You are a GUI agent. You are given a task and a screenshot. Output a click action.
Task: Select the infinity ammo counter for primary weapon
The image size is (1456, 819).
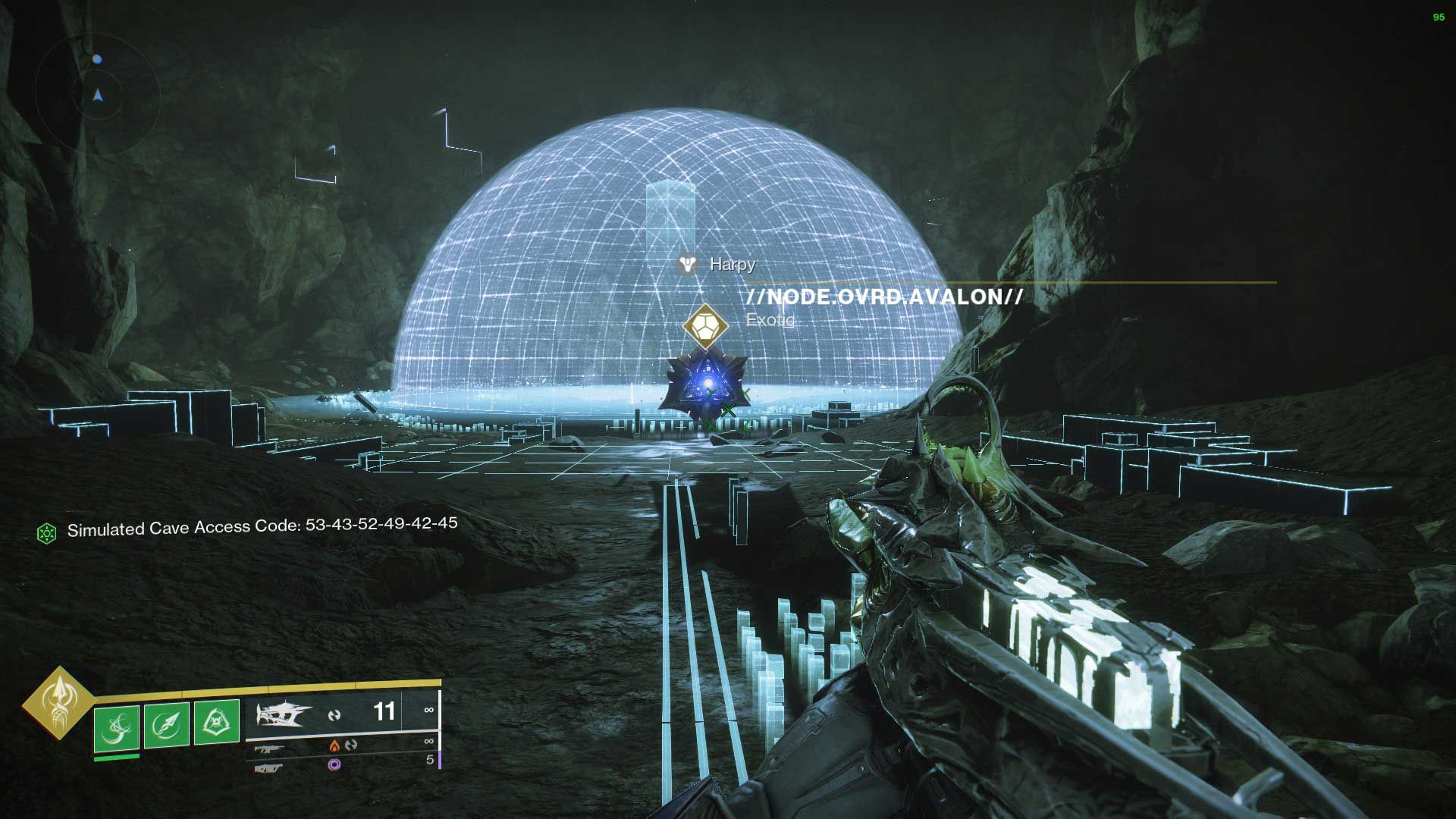429,710
